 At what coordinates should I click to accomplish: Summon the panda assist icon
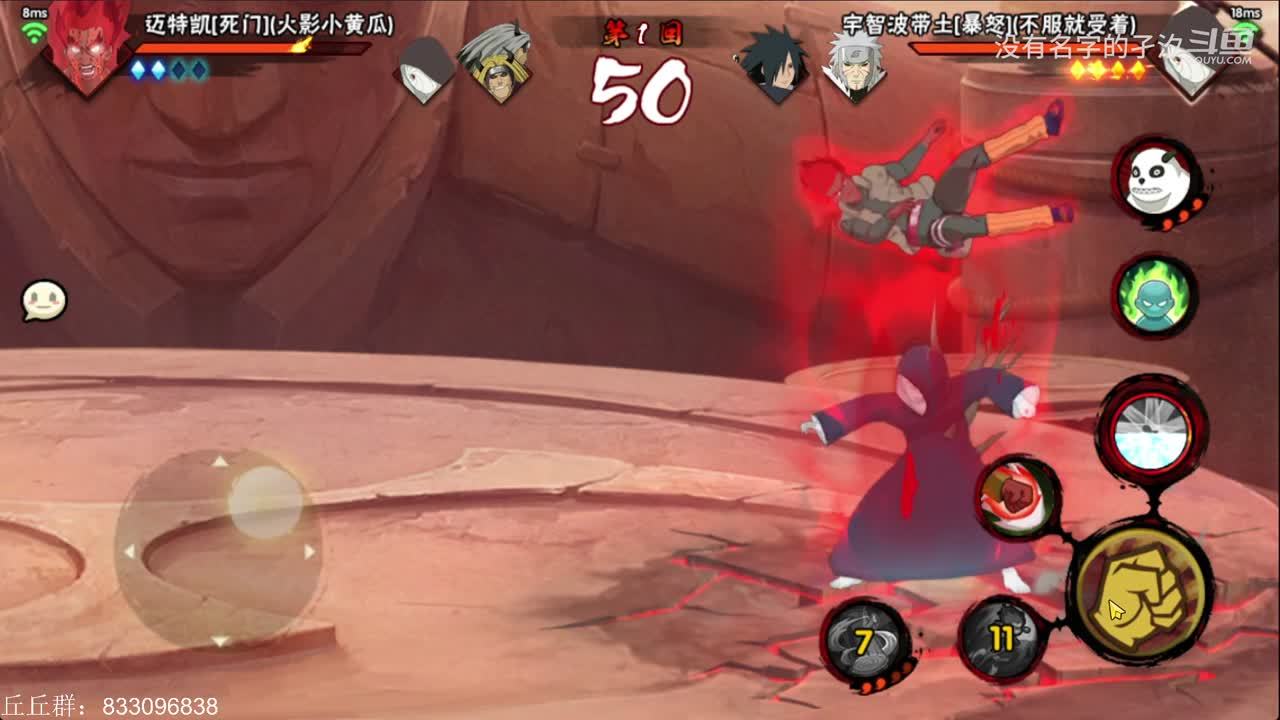tap(1155, 181)
